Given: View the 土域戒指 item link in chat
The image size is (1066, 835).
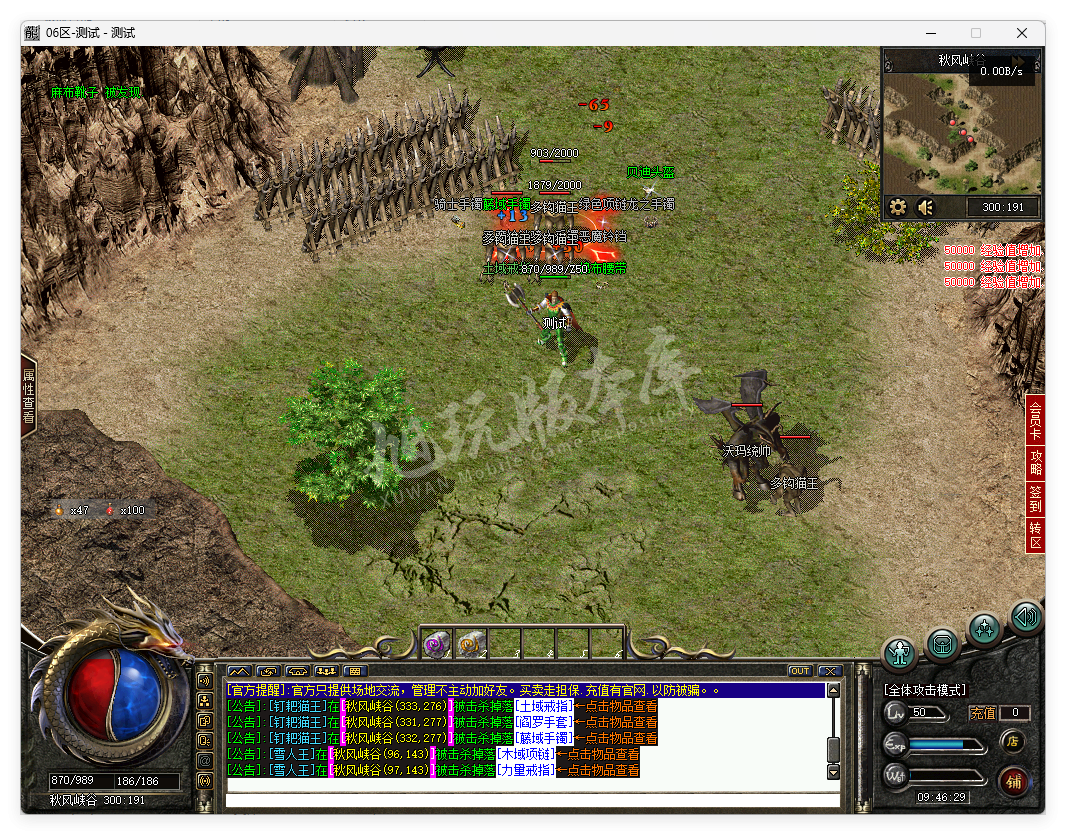Looking at the screenshot, I should point(544,706).
